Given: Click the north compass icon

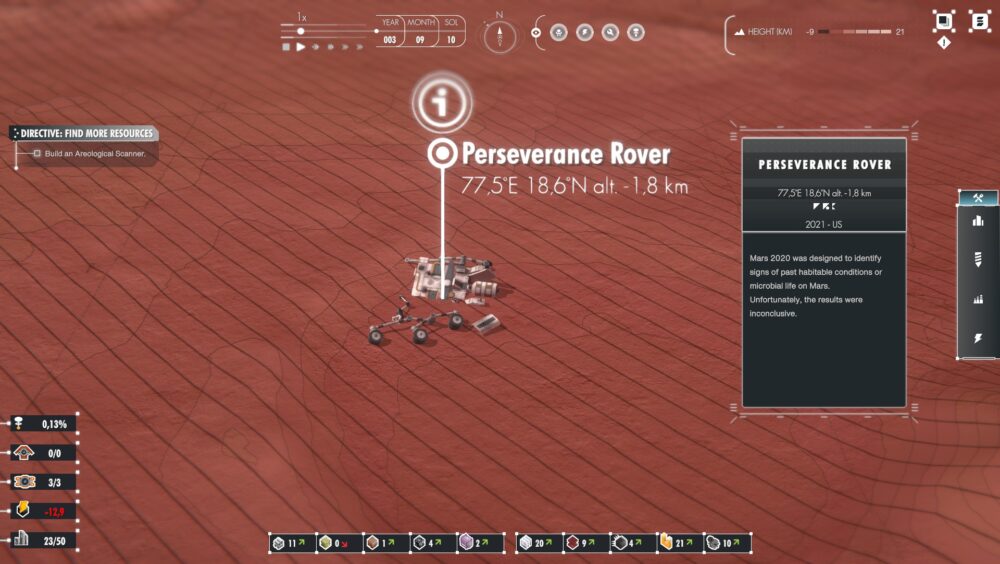Looking at the screenshot, I should [499, 37].
